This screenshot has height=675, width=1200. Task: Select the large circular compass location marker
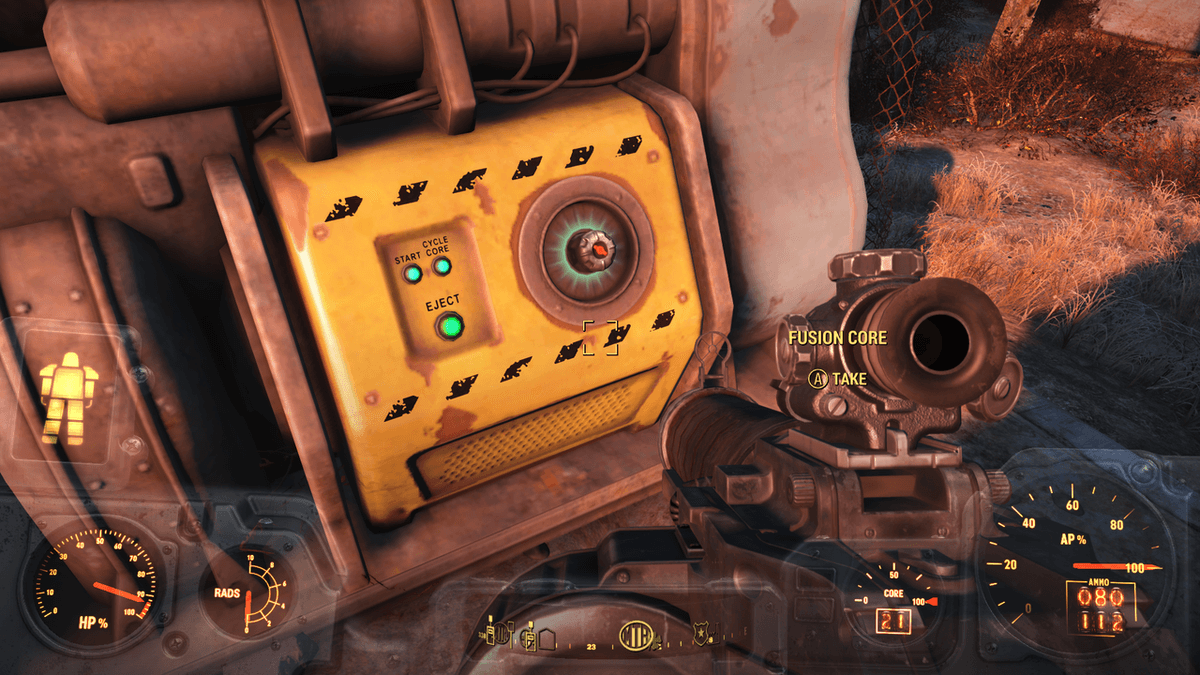click(x=636, y=634)
